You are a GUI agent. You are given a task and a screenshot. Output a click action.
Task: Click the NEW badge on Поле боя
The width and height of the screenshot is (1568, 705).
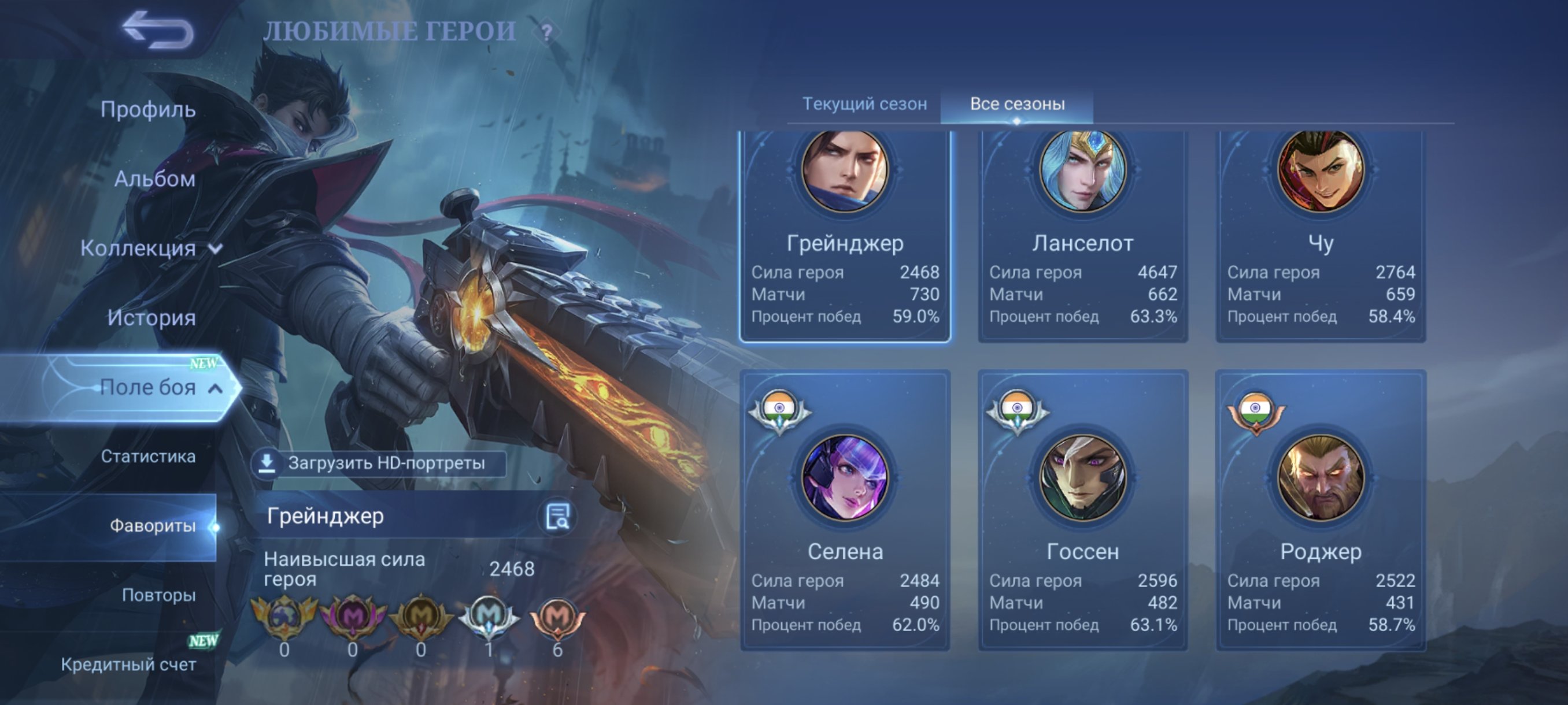click(x=205, y=363)
